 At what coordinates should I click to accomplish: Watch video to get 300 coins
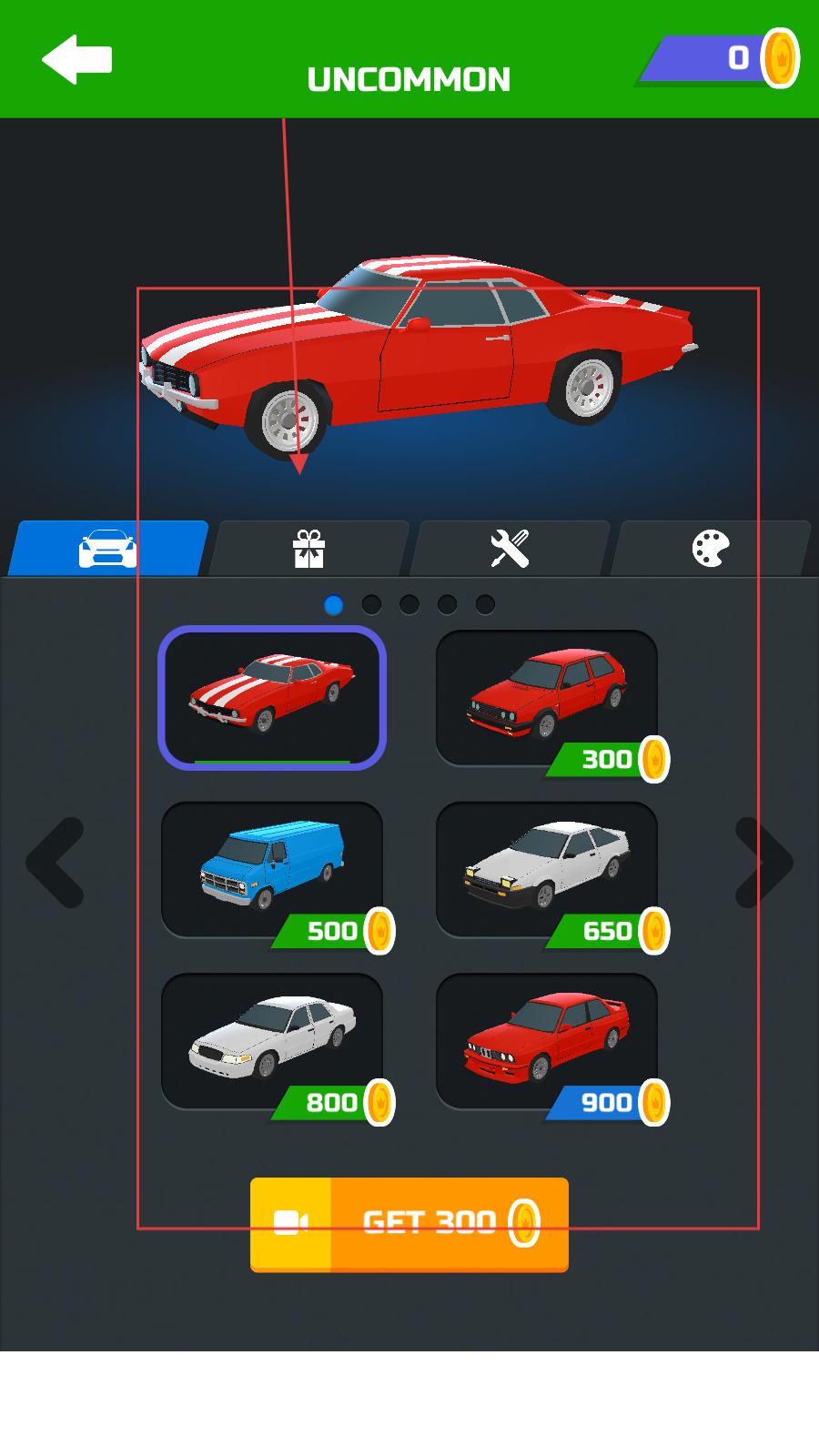point(409,1224)
